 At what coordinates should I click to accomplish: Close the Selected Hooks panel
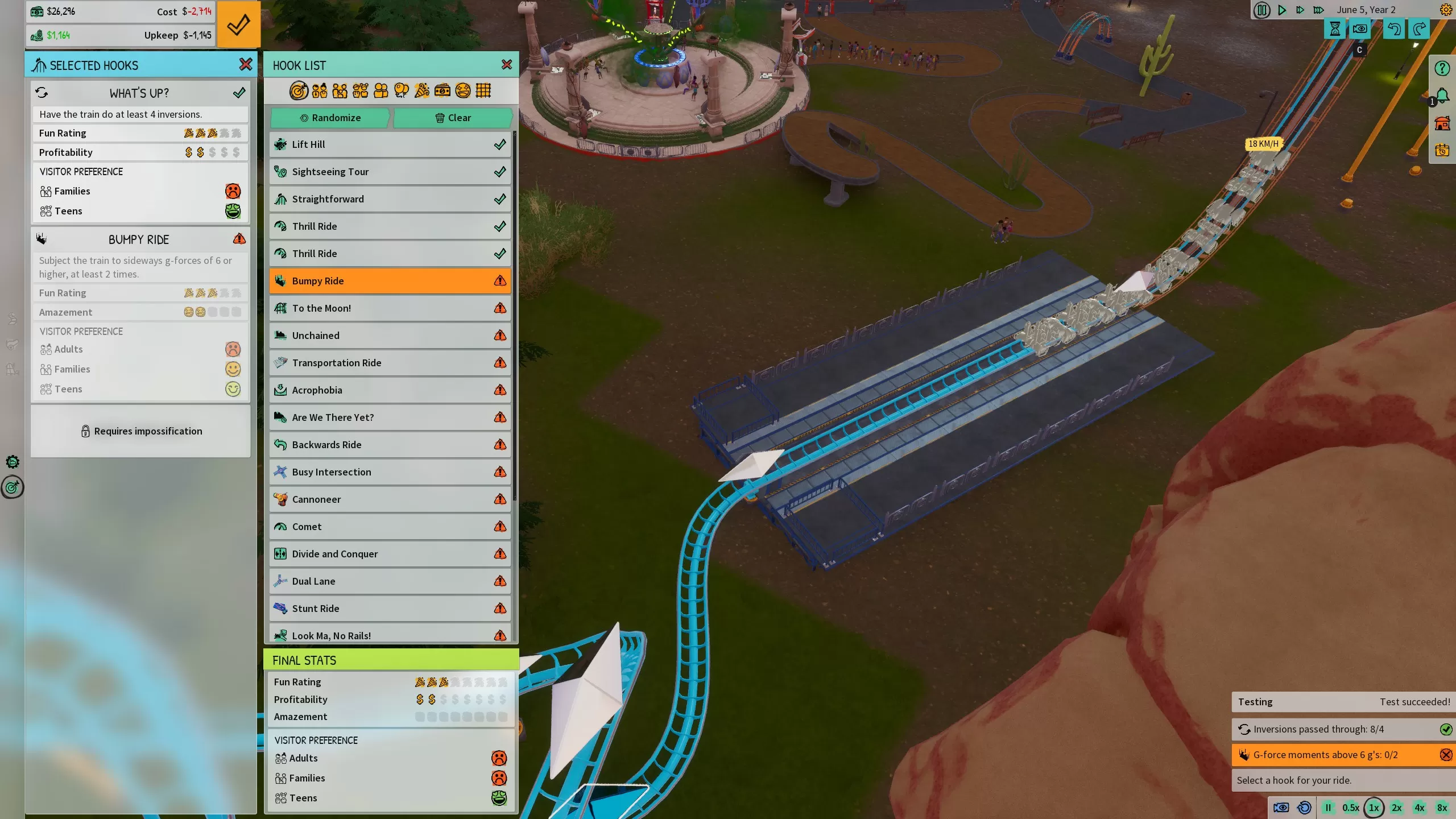coord(246,65)
